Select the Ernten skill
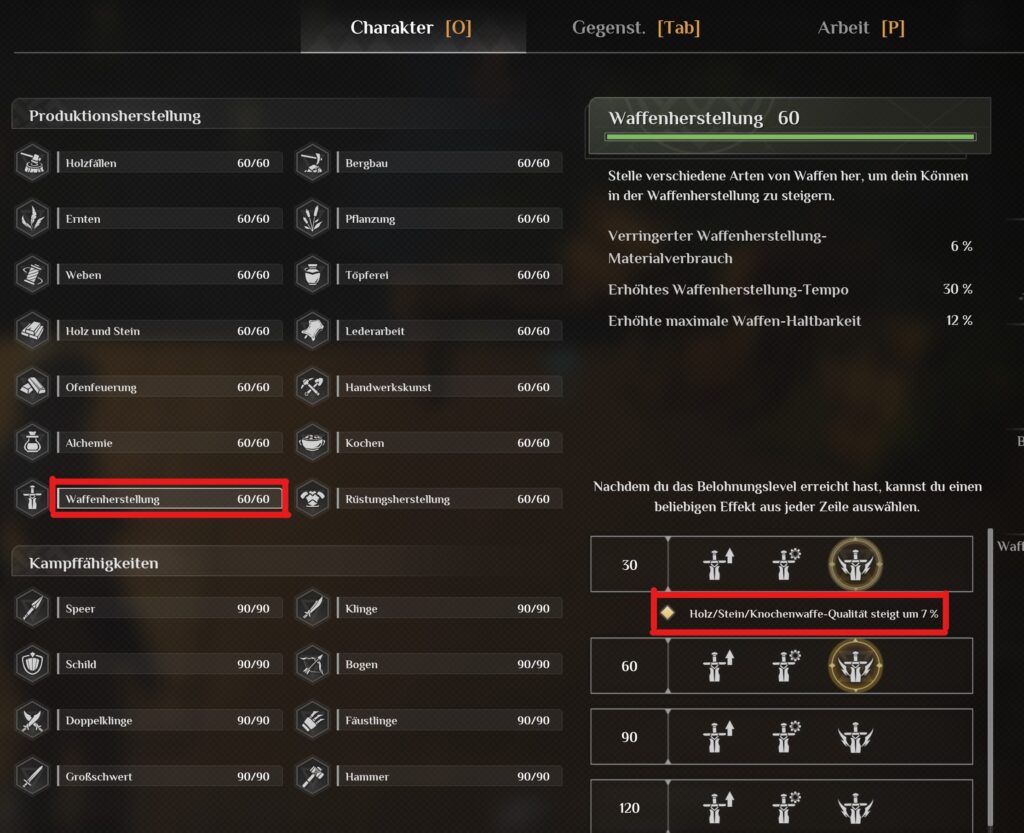Viewport: 1024px width, 833px height. [x=166, y=219]
